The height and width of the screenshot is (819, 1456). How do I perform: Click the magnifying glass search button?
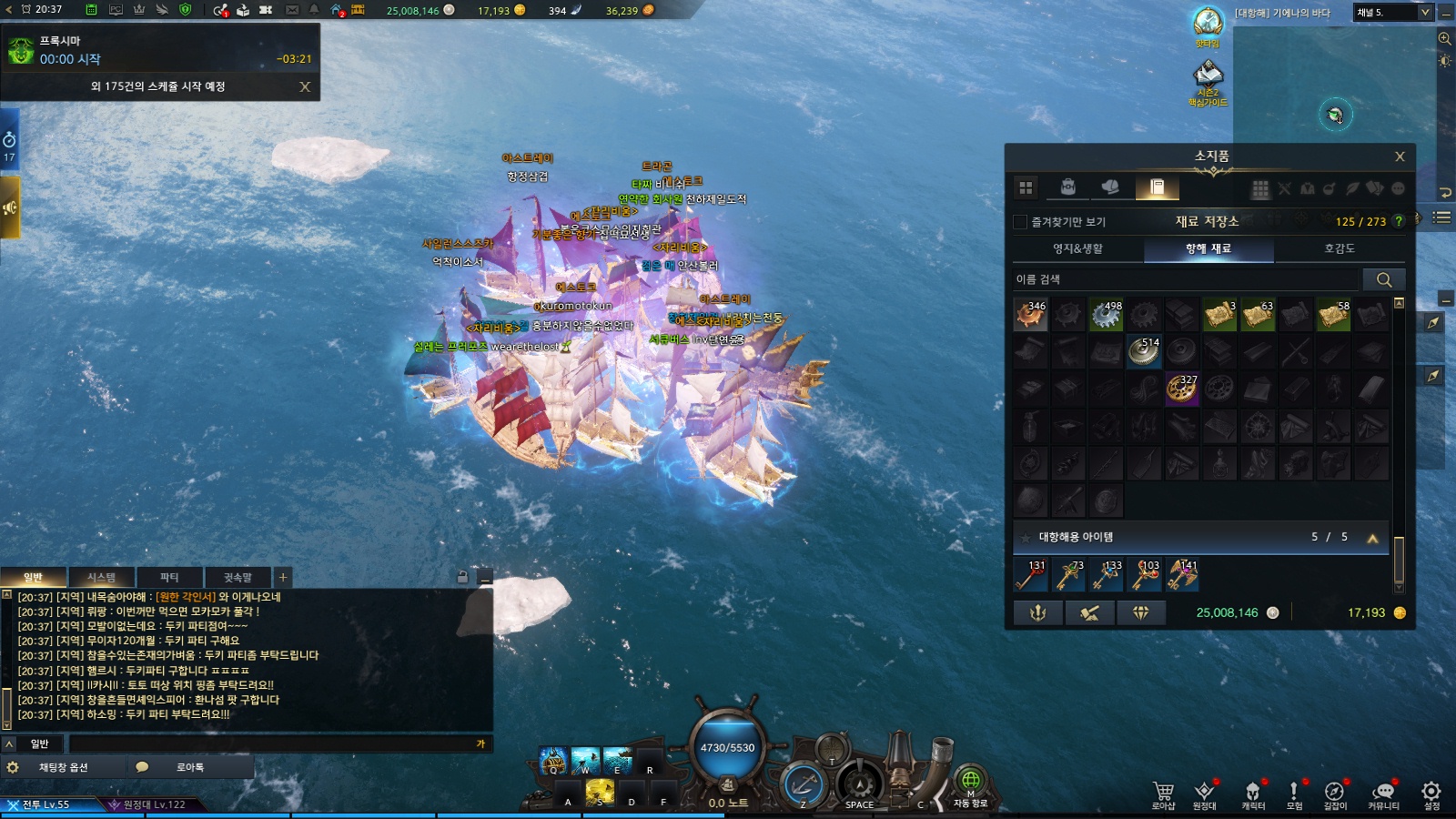(x=1383, y=279)
